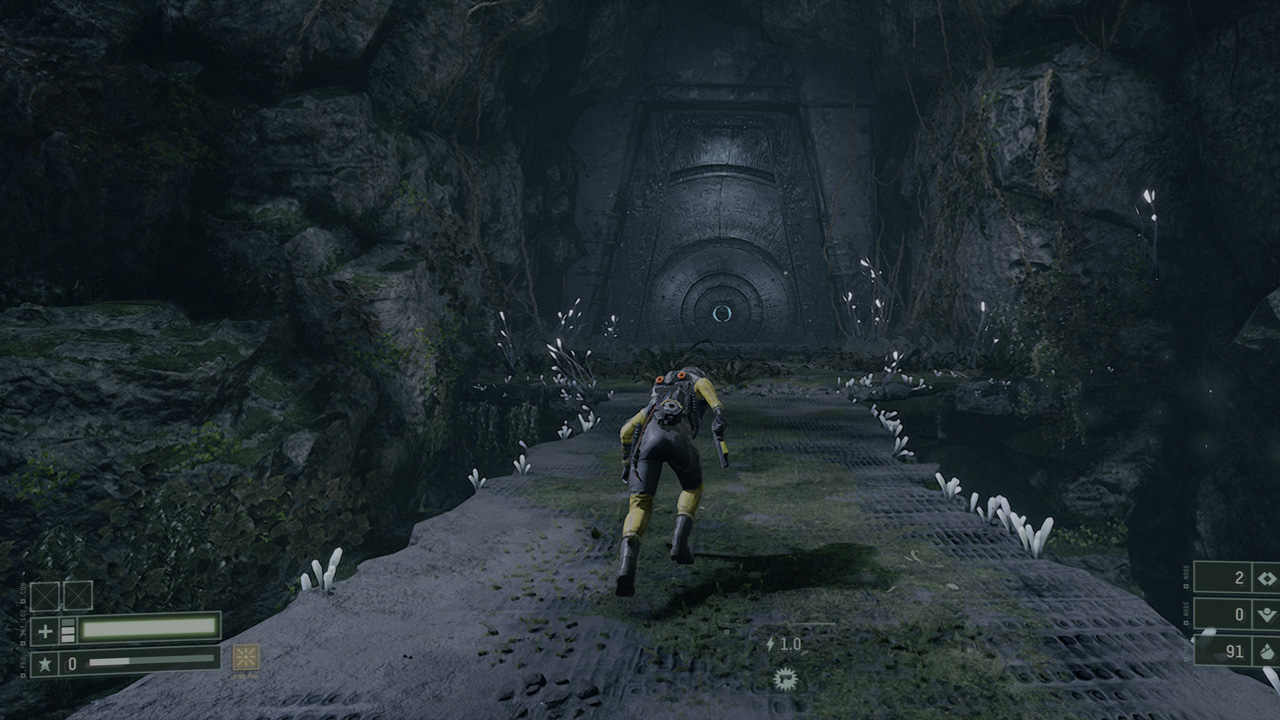Select the adrenaline star icon
Image resolution: width=1280 pixels, height=720 pixels.
46,662
